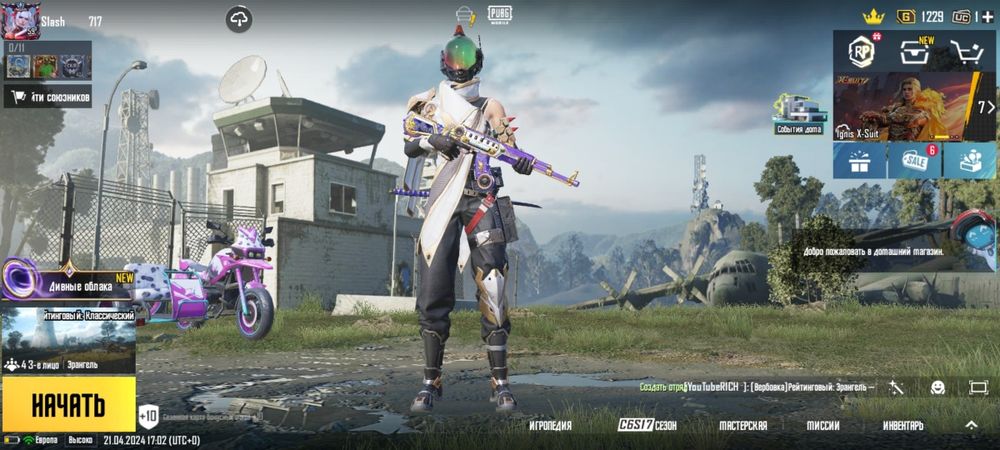Open Slash's player profile avatar
The height and width of the screenshot is (450, 1000).
coord(19,22)
